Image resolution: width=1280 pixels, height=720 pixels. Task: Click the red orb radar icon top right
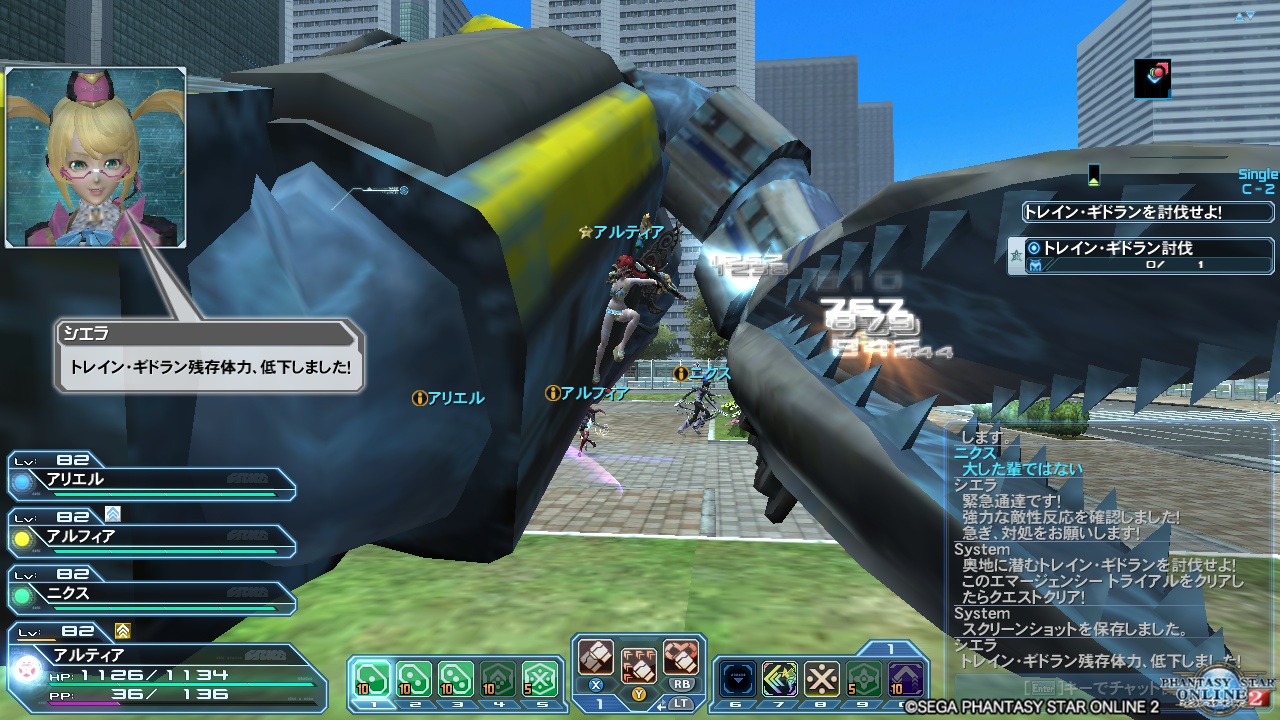[x=1152, y=81]
